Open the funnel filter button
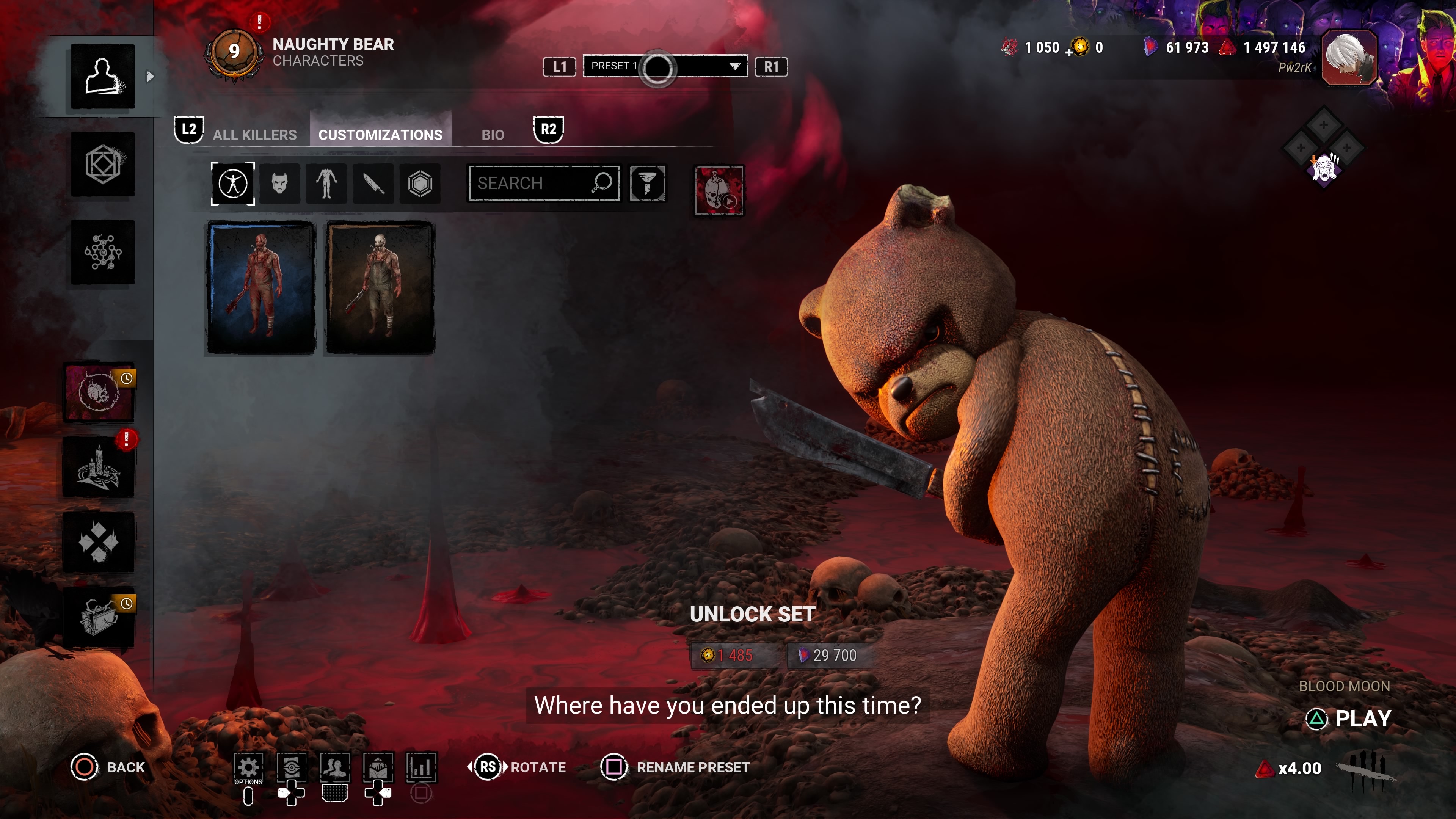This screenshot has width=1456, height=819. (647, 183)
